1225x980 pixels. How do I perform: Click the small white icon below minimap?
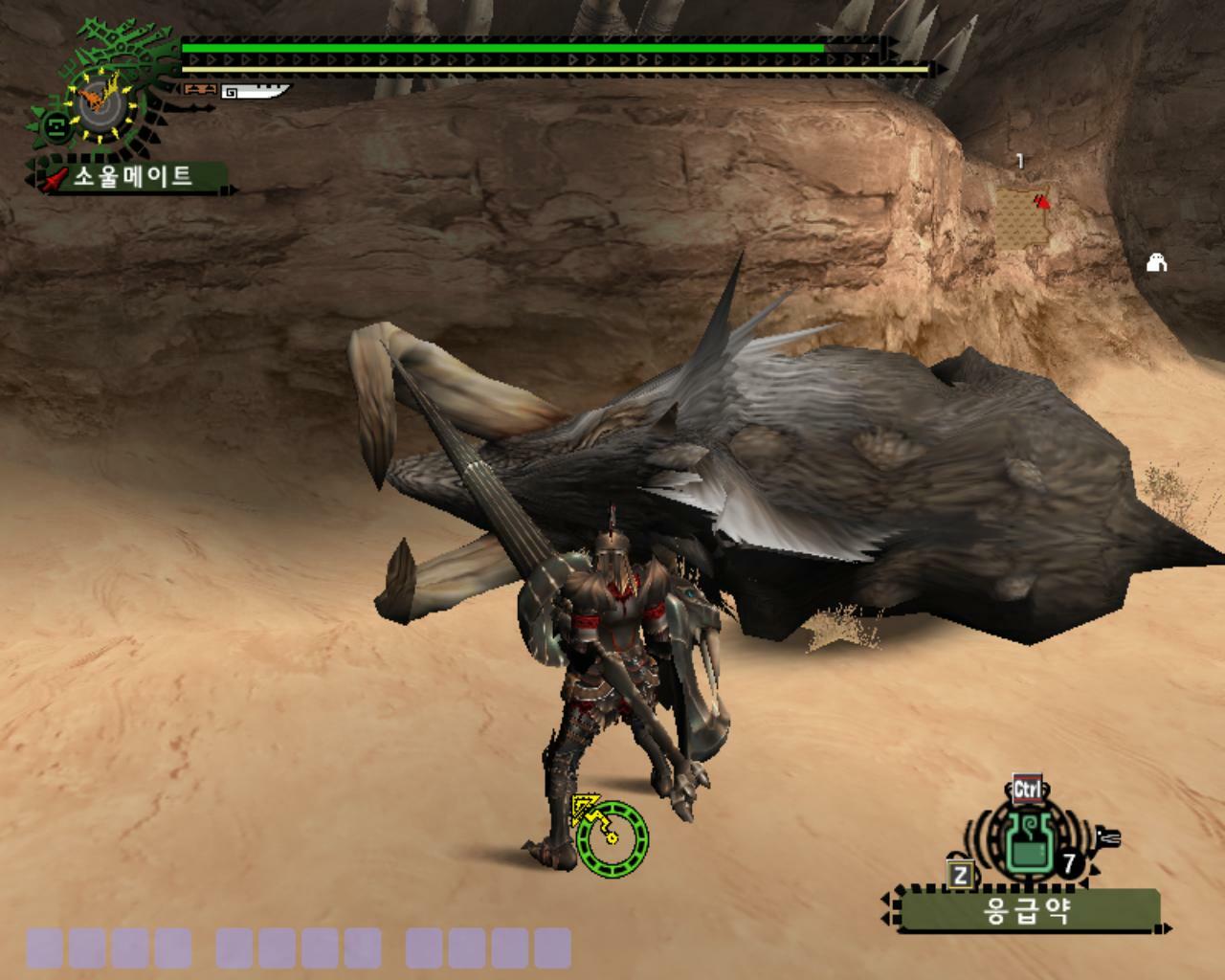click(x=1156, y=261)
